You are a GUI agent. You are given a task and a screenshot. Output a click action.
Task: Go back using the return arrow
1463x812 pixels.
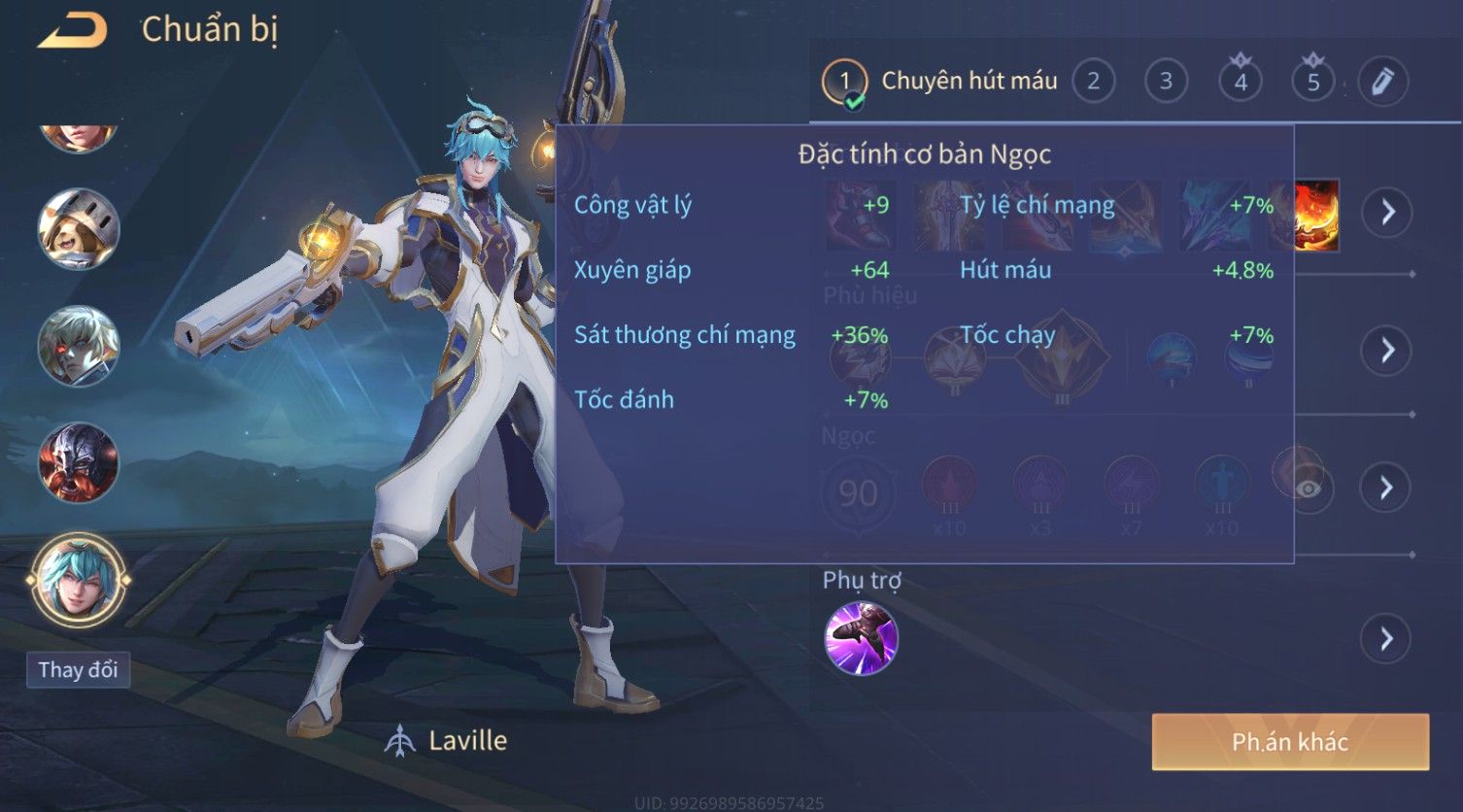point(72,31)
